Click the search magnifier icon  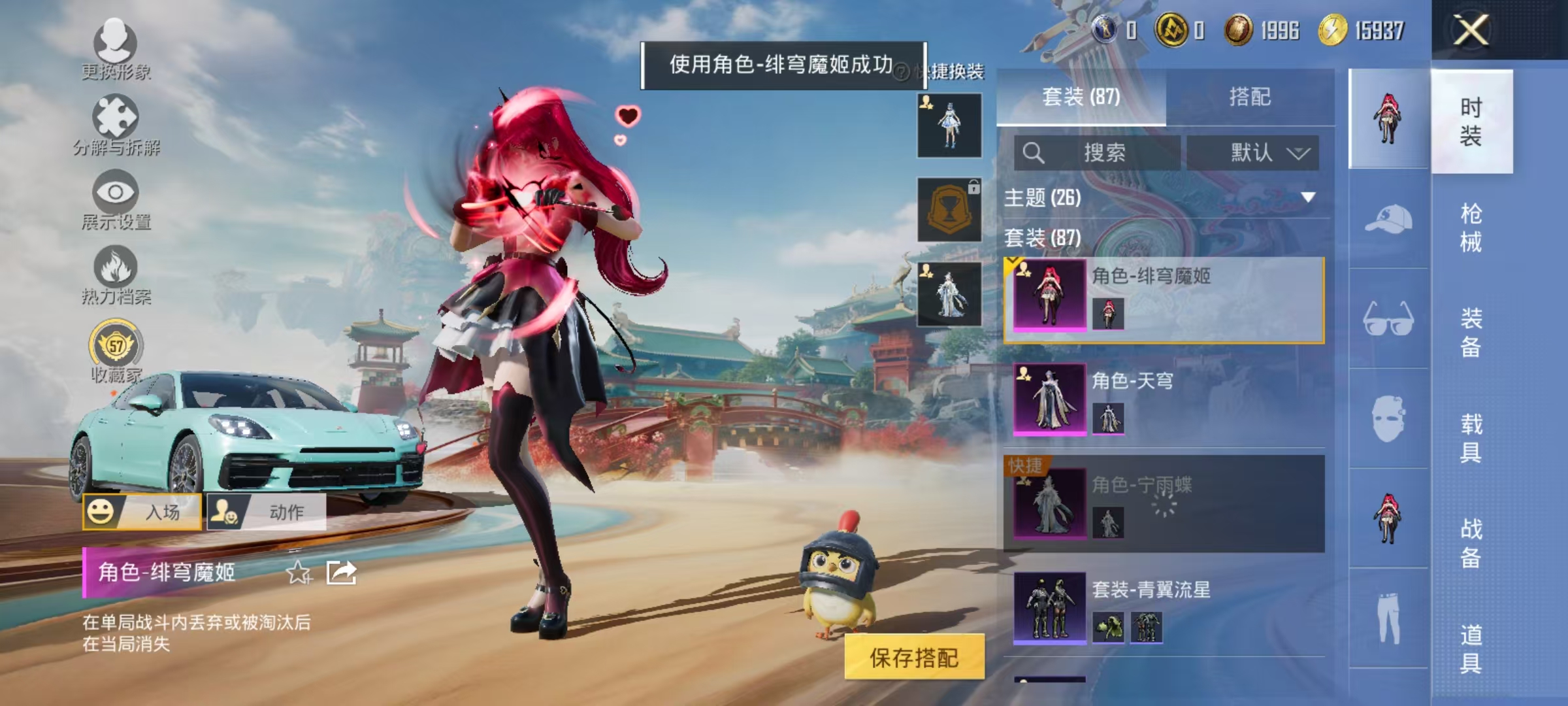point(1034,152)
